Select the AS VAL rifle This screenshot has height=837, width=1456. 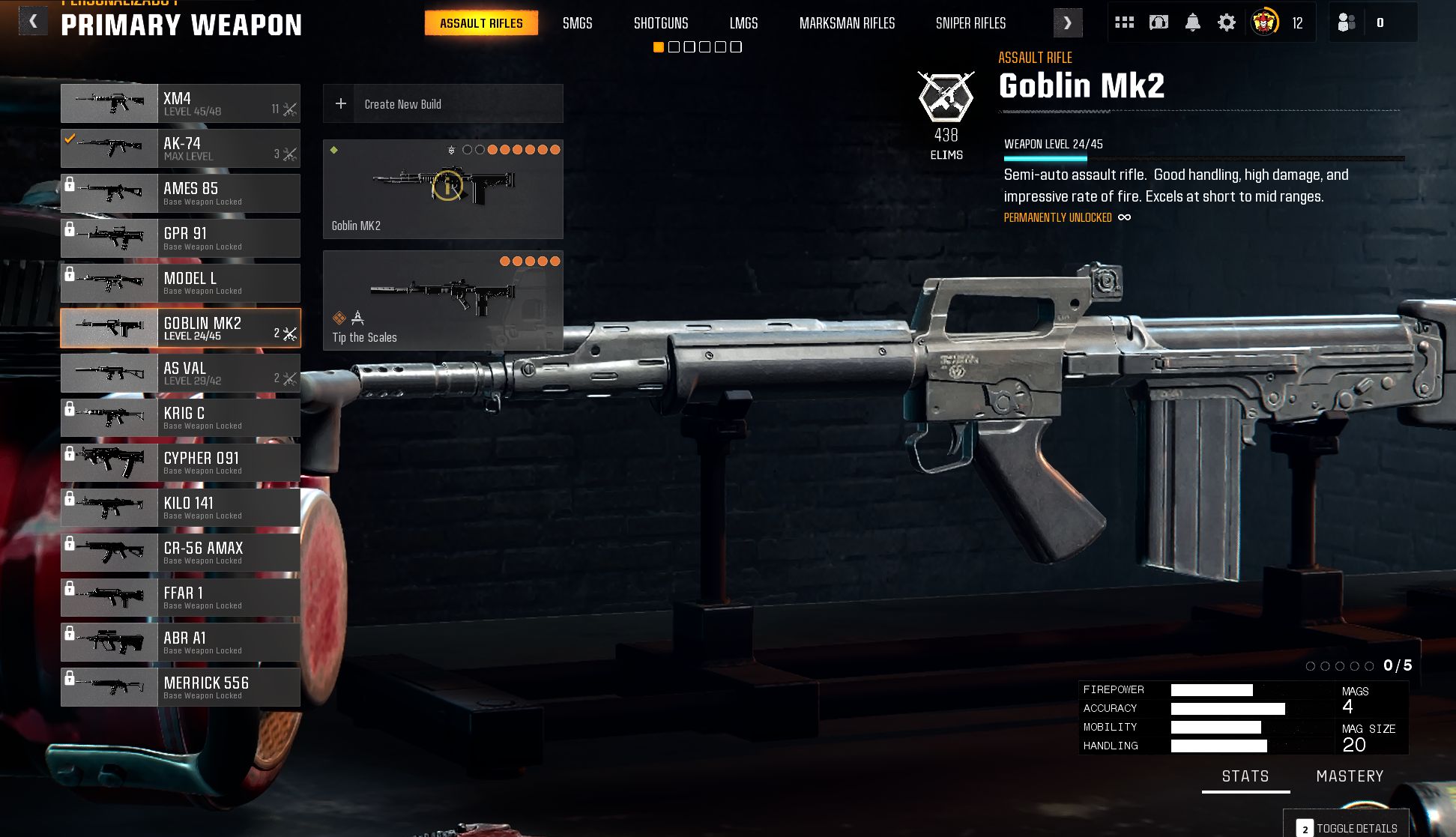pos(180,373)
